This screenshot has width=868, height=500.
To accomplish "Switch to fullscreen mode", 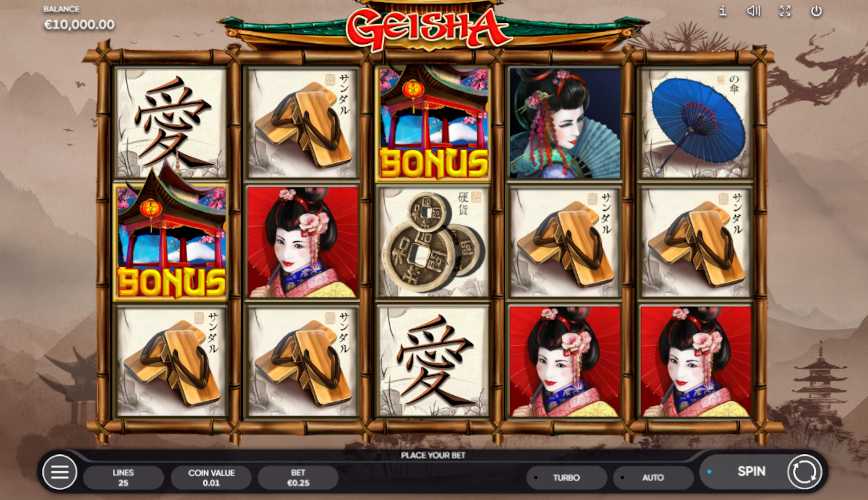I will click(x=785, y=11).
